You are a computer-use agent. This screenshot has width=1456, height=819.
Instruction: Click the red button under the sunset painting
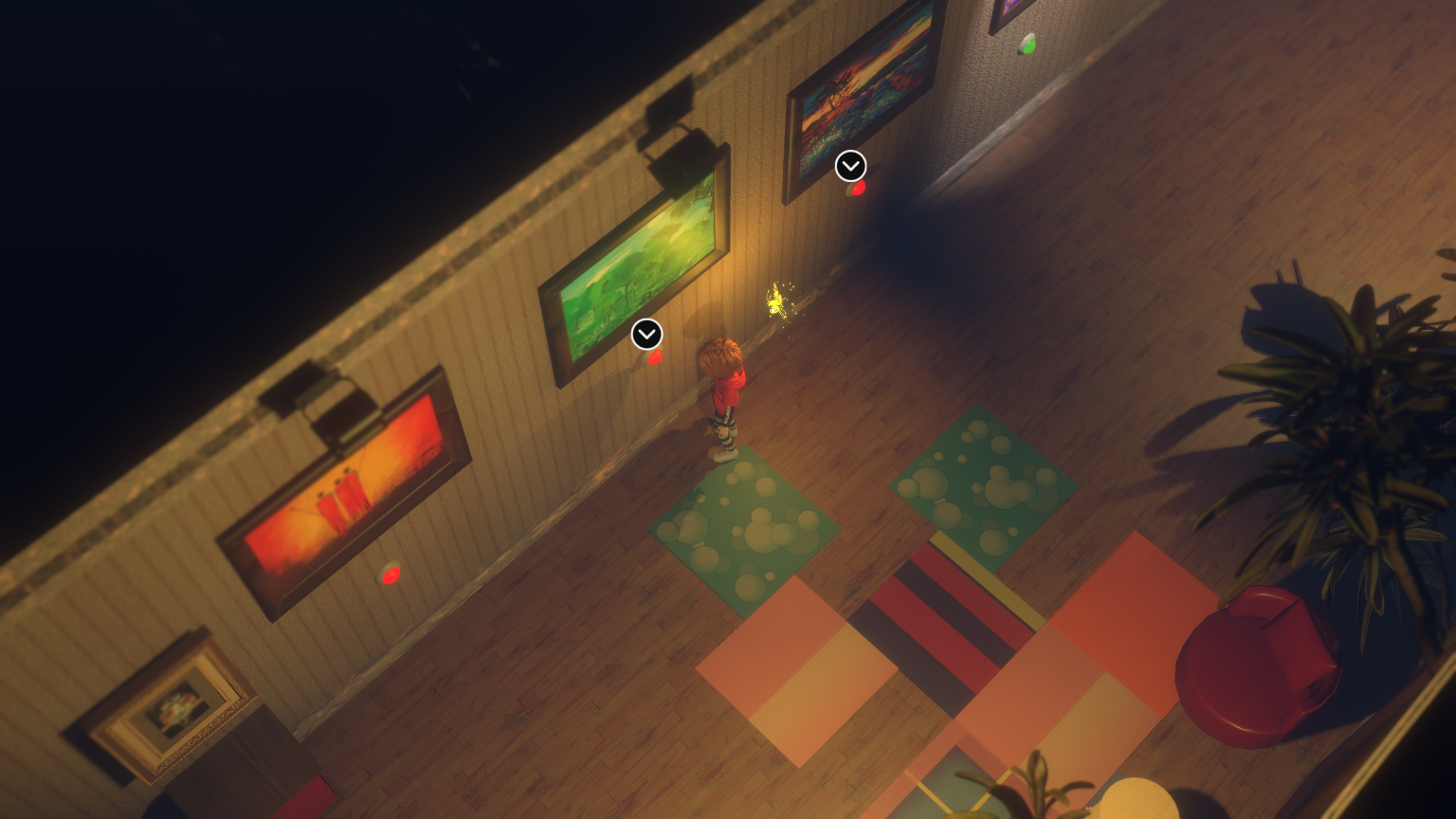858,188
